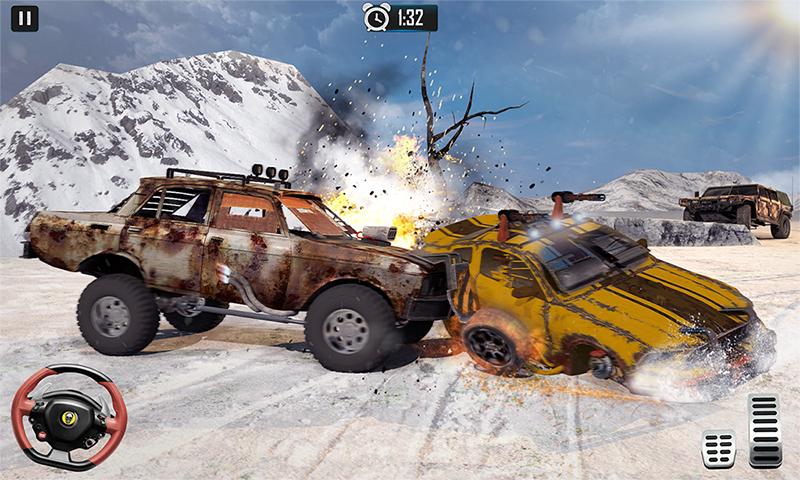800x480 pixels.
Task: Hit the brake pedal
Action: coord(718,447)
